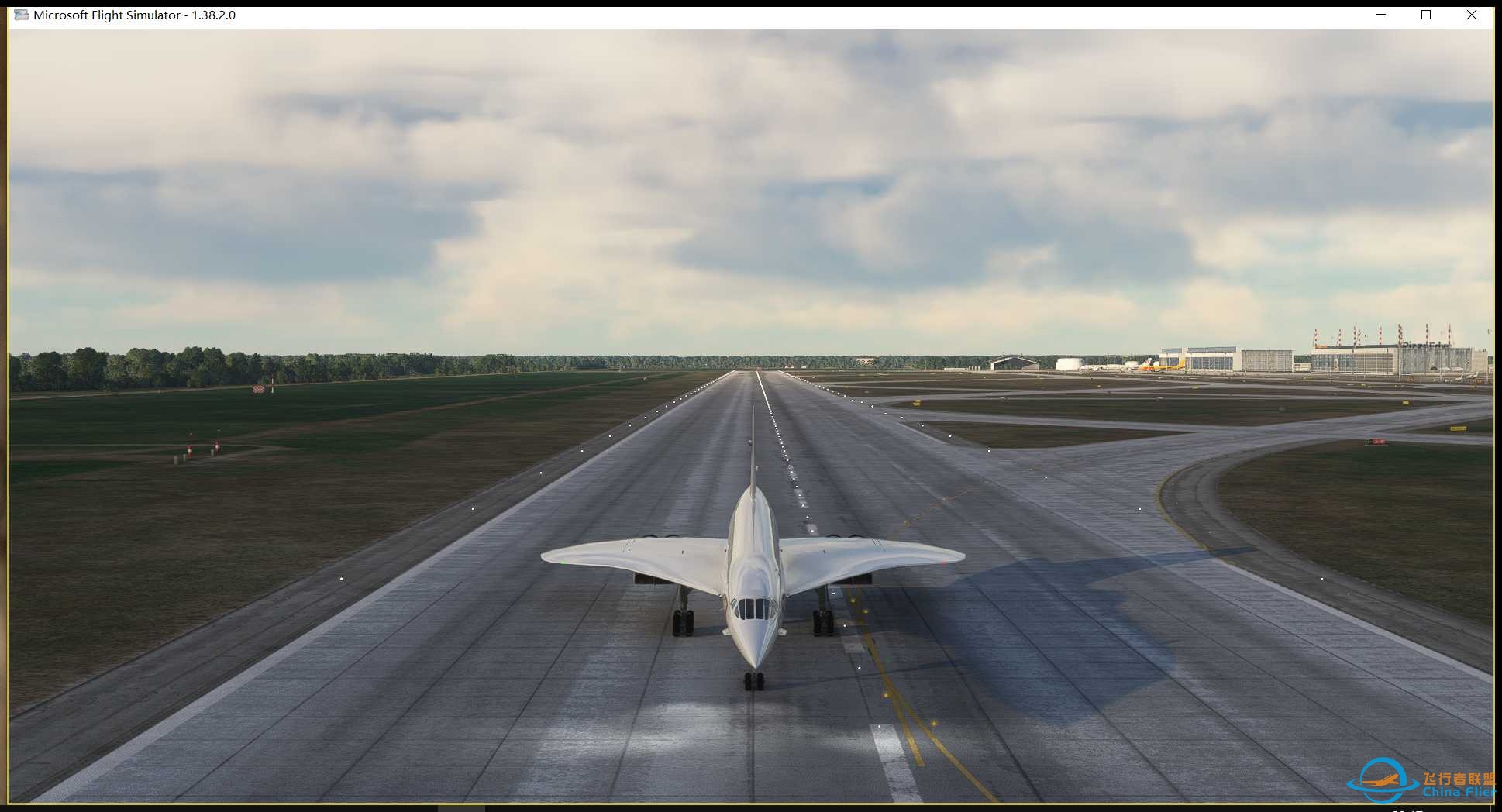This screenshot has height=812, width=1502.
Task: Click the Microsoft Flight Simulator title bar icon
Action: (21, 14)
